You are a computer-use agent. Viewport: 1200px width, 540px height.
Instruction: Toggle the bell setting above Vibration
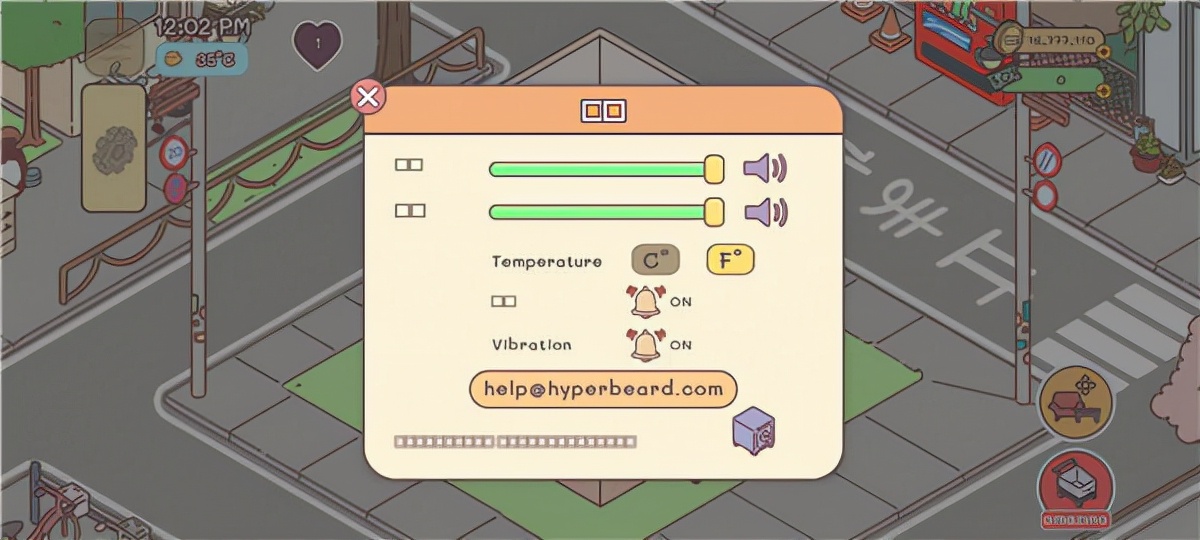tap(646, 300)
